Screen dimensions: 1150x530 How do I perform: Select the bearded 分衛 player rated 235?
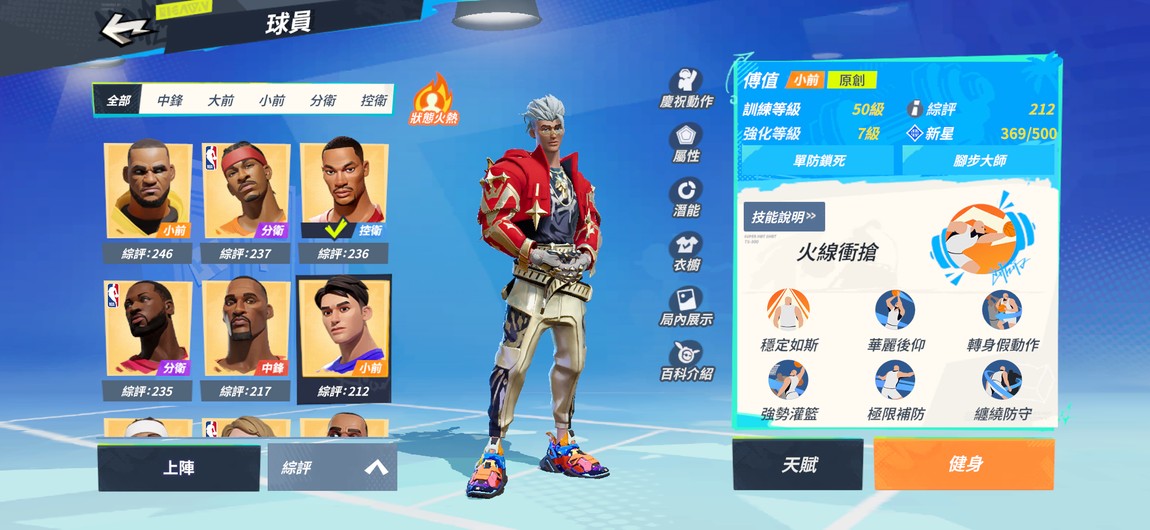148,336
